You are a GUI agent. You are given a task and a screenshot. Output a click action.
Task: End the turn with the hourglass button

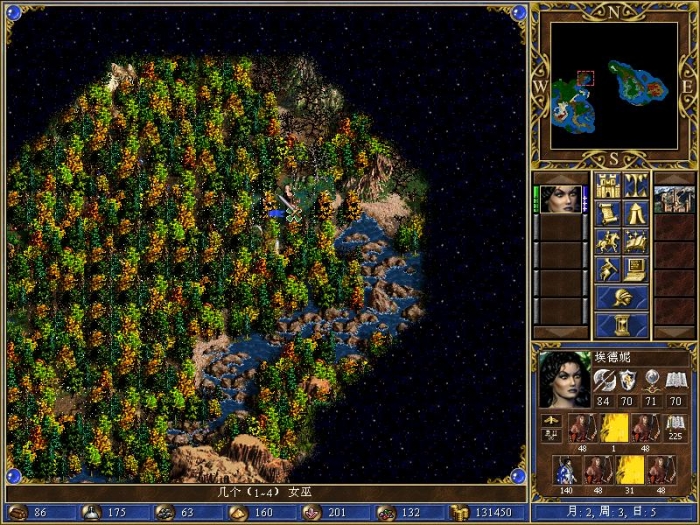(x=622, y=325)
